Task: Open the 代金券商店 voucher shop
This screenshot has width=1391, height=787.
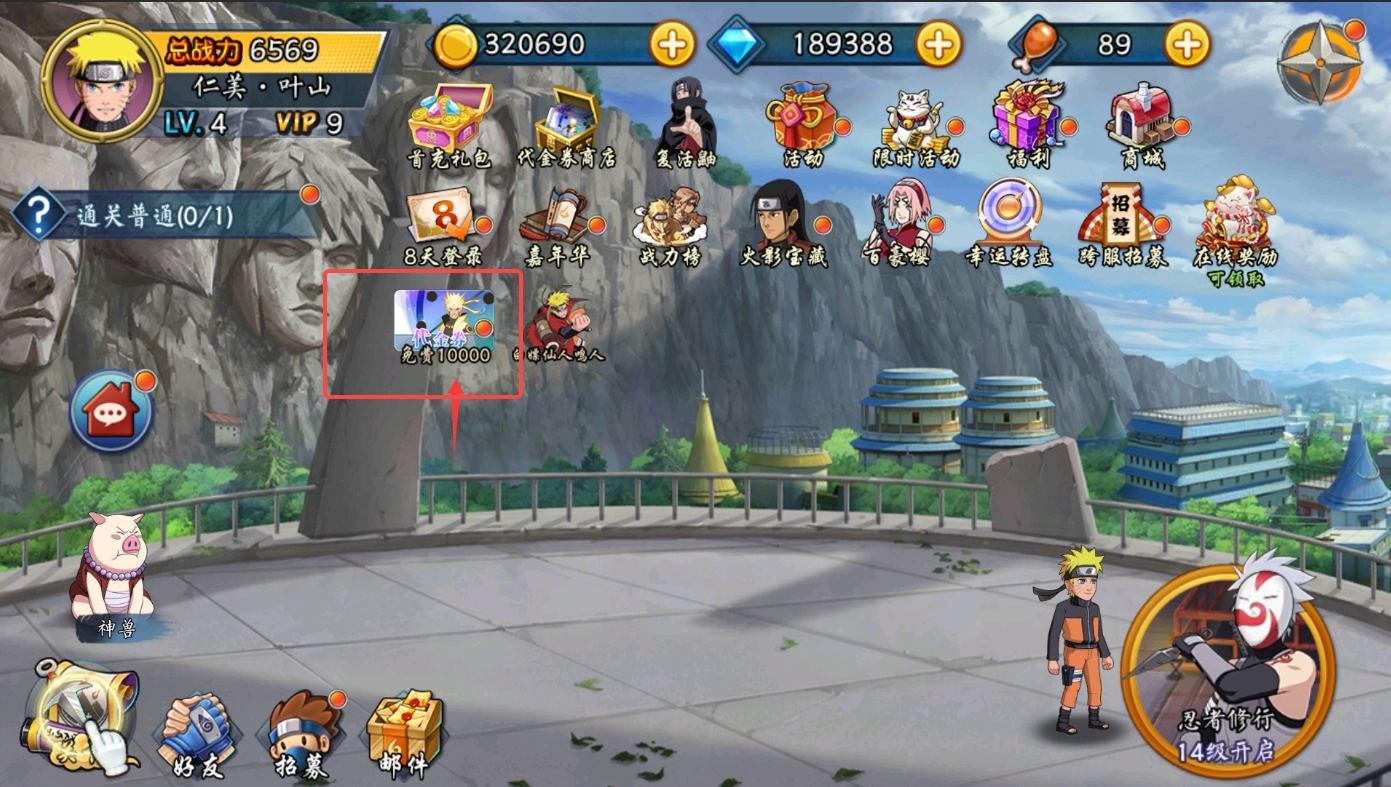Action: tap(566, 124)
